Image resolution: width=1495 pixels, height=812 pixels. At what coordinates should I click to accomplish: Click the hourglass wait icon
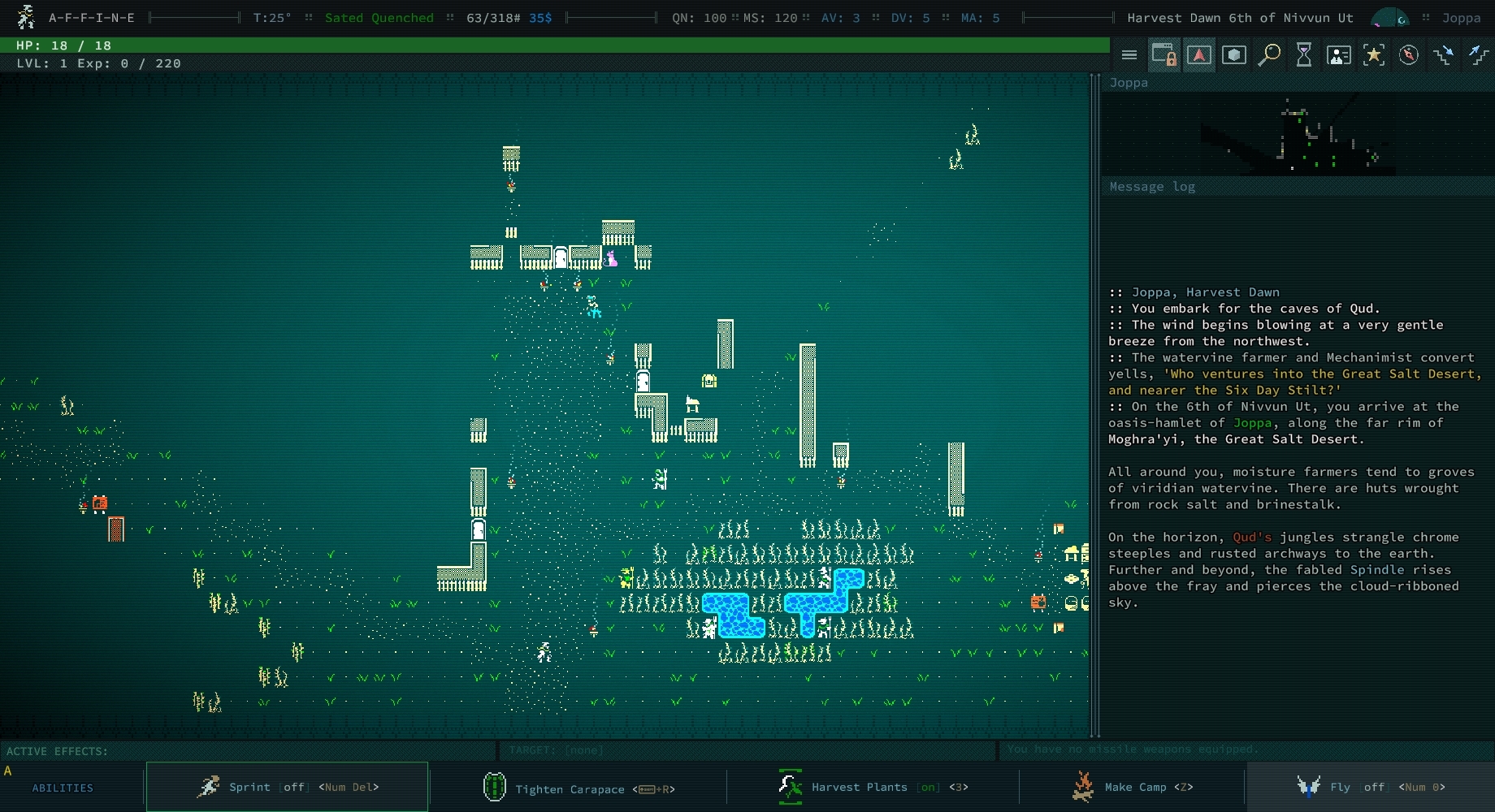(1302, 54)
